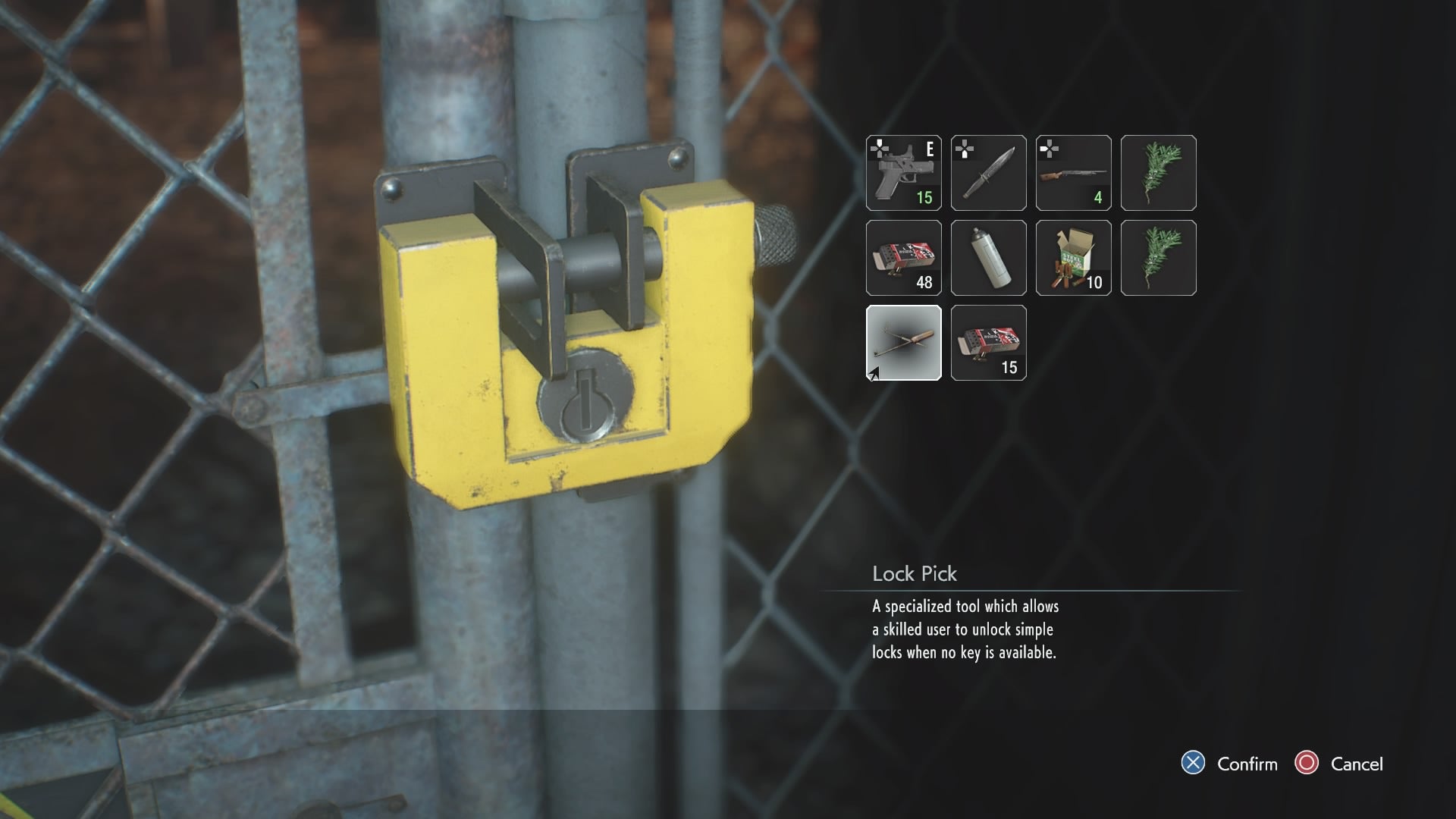Select the combat knife item

click(x=988, y=173)
